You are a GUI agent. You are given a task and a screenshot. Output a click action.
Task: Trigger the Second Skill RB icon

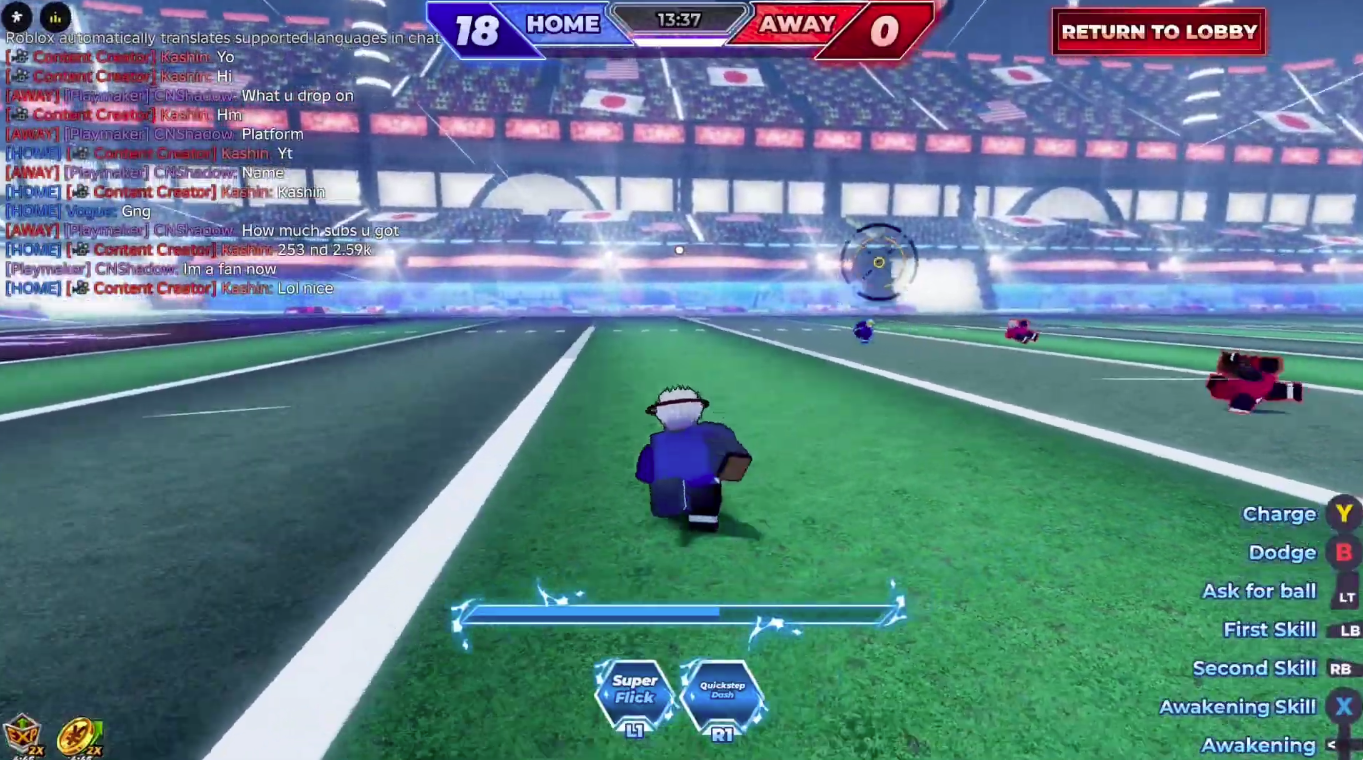tap(1340, 668)
